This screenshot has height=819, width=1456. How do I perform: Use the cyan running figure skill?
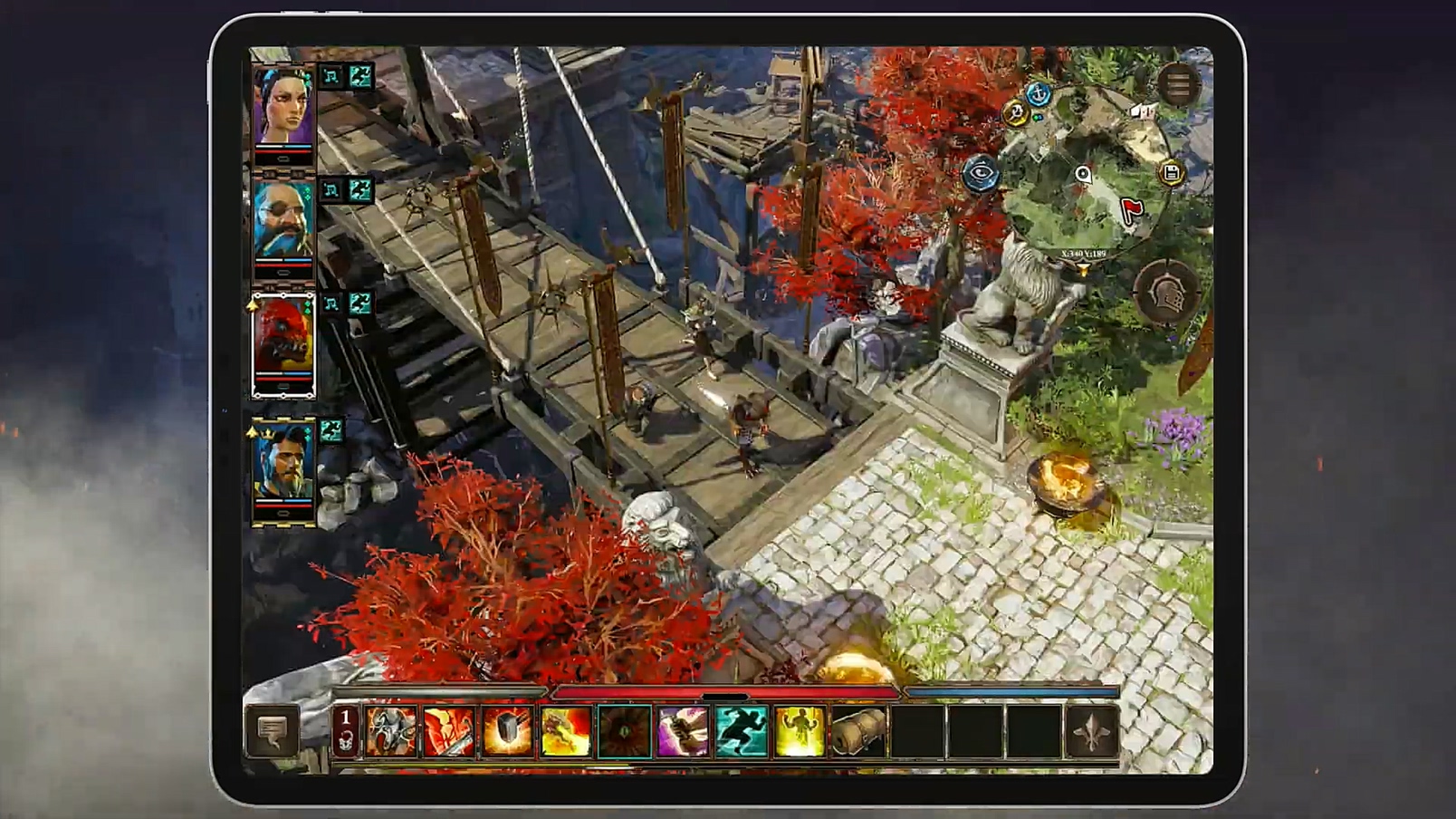click(742, 731)
